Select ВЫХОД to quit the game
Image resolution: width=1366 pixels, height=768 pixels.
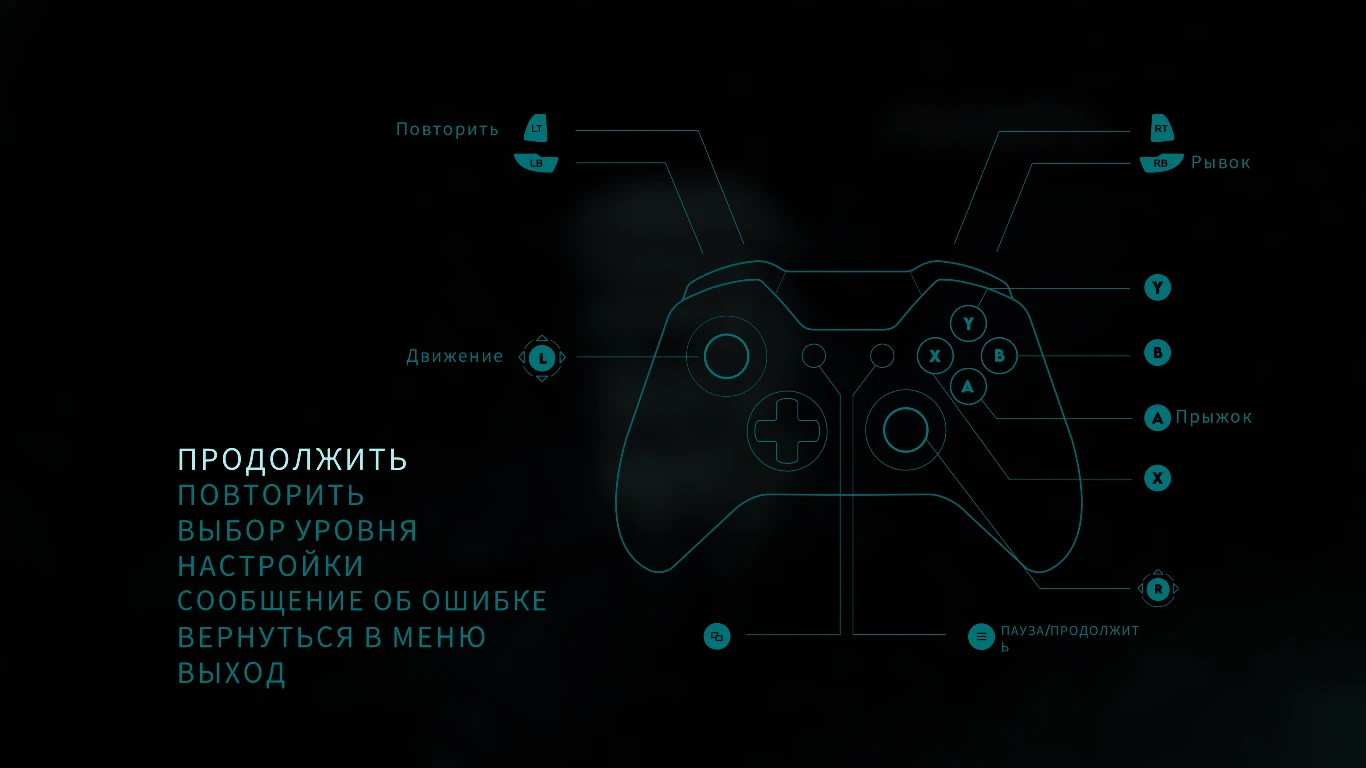coord(232,673)
